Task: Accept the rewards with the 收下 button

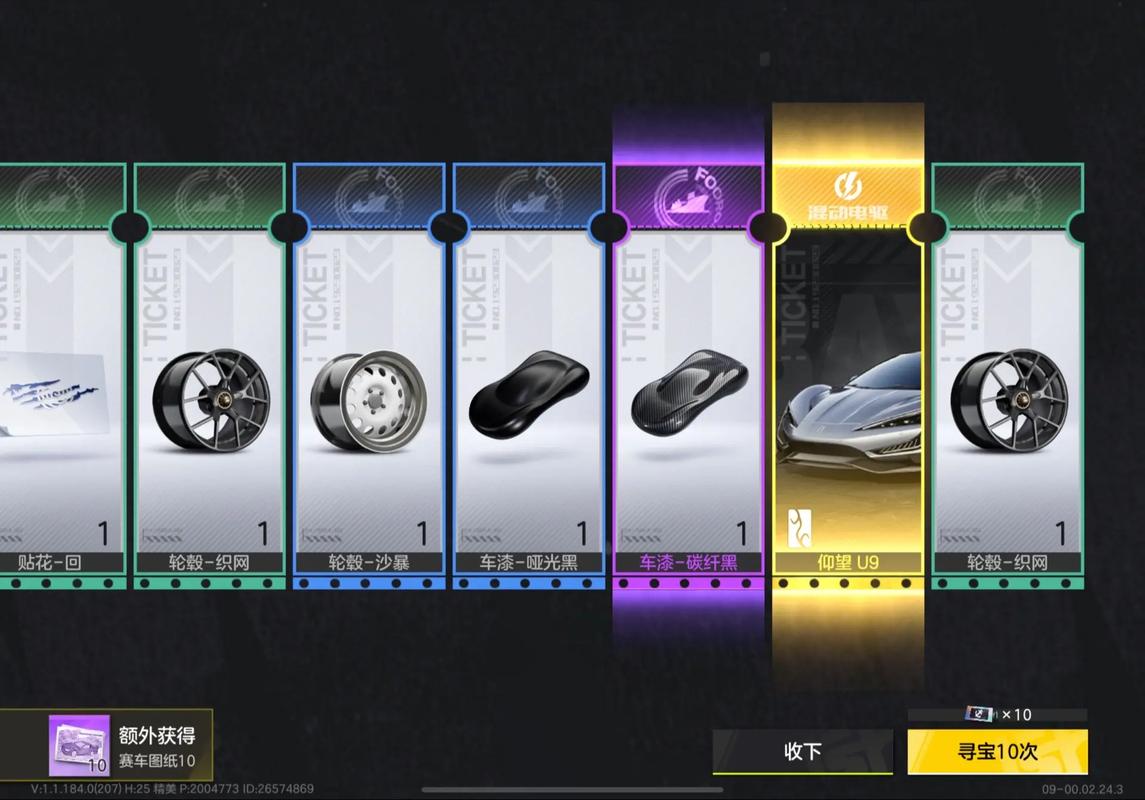Action: coord(802,751)
